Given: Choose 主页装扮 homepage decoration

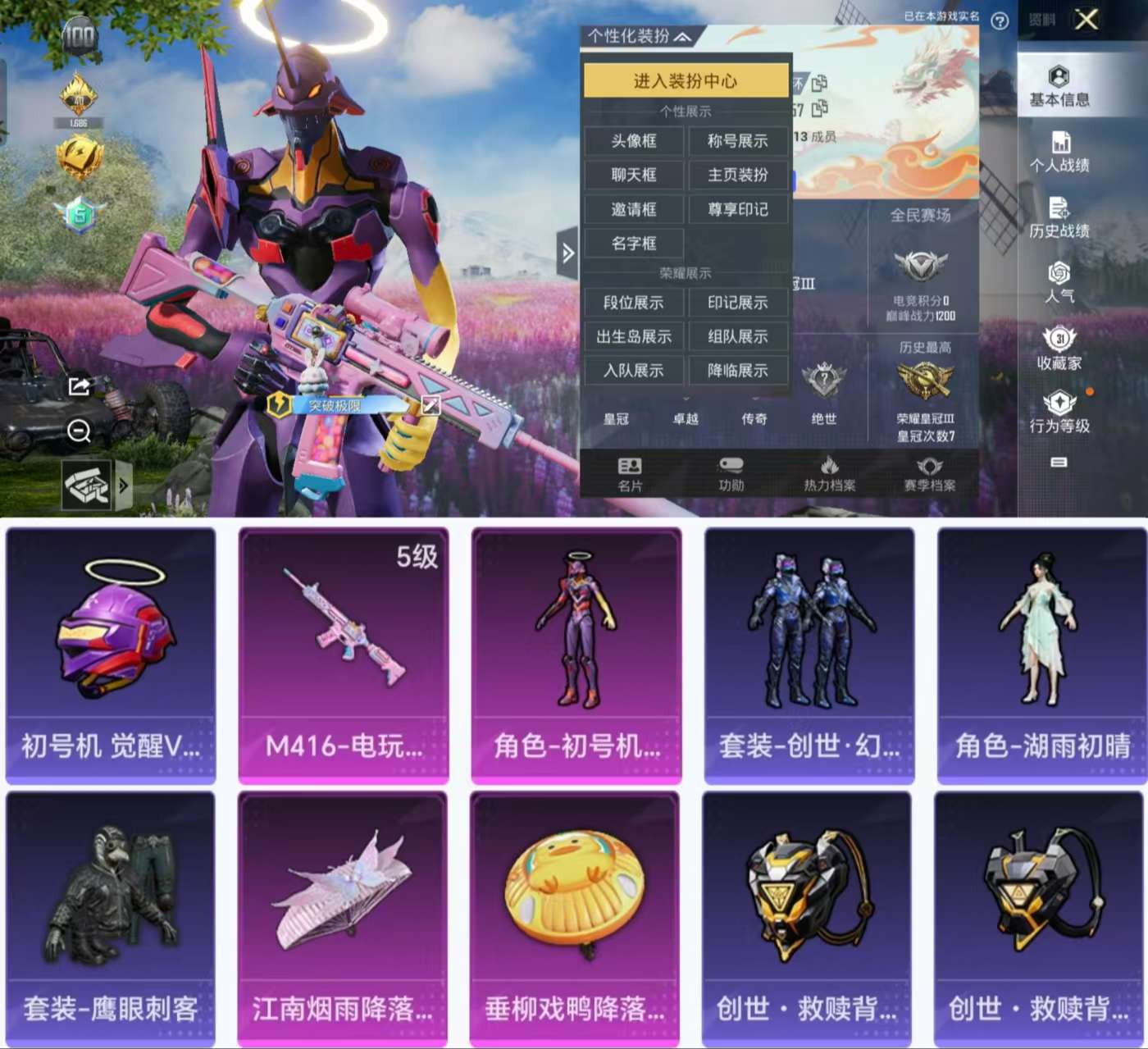Looking at the screenshot, I should [x=738, y=175].
